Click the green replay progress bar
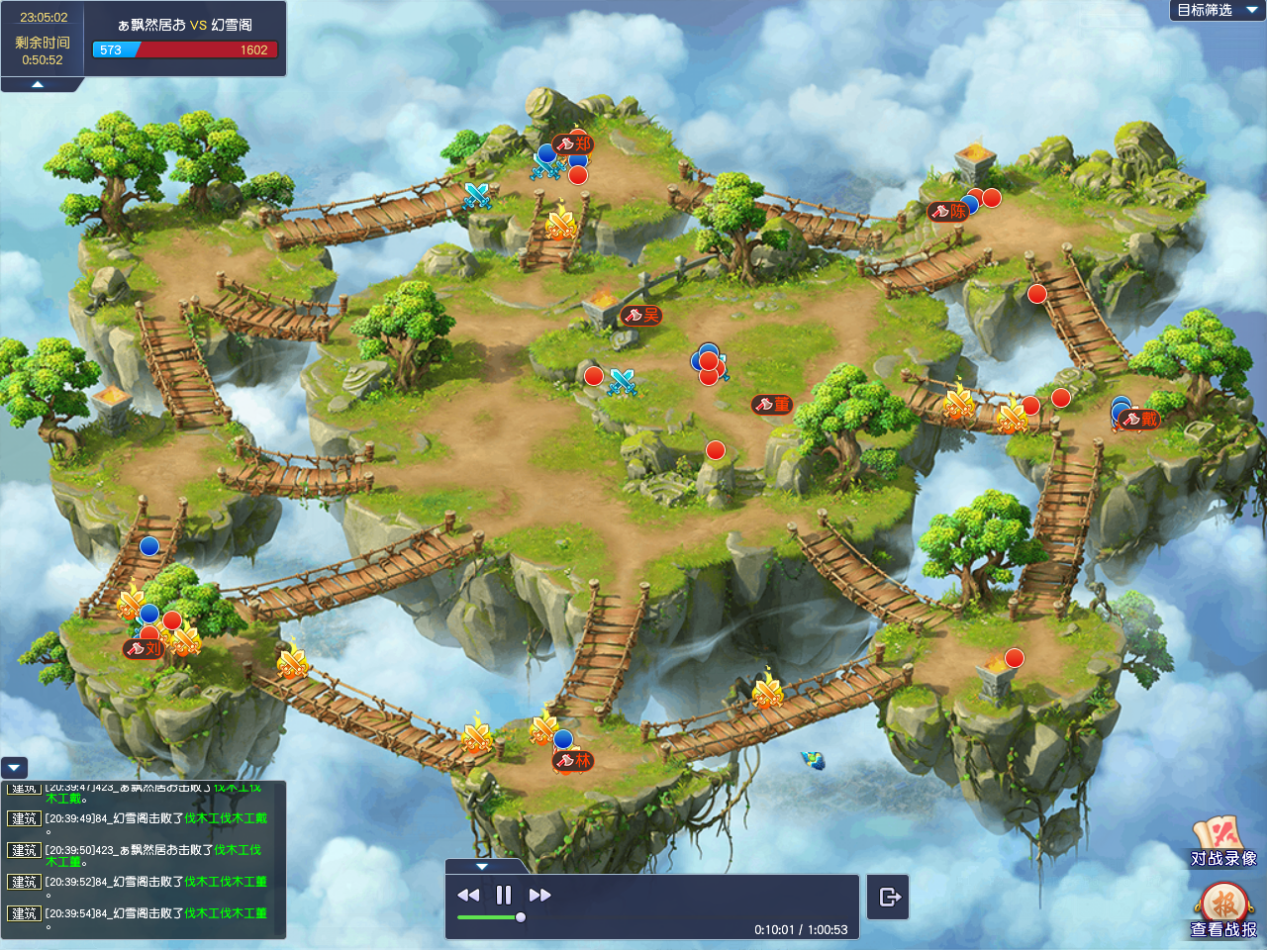Viewport: 1267px width, 950px height. pos(488,917)
